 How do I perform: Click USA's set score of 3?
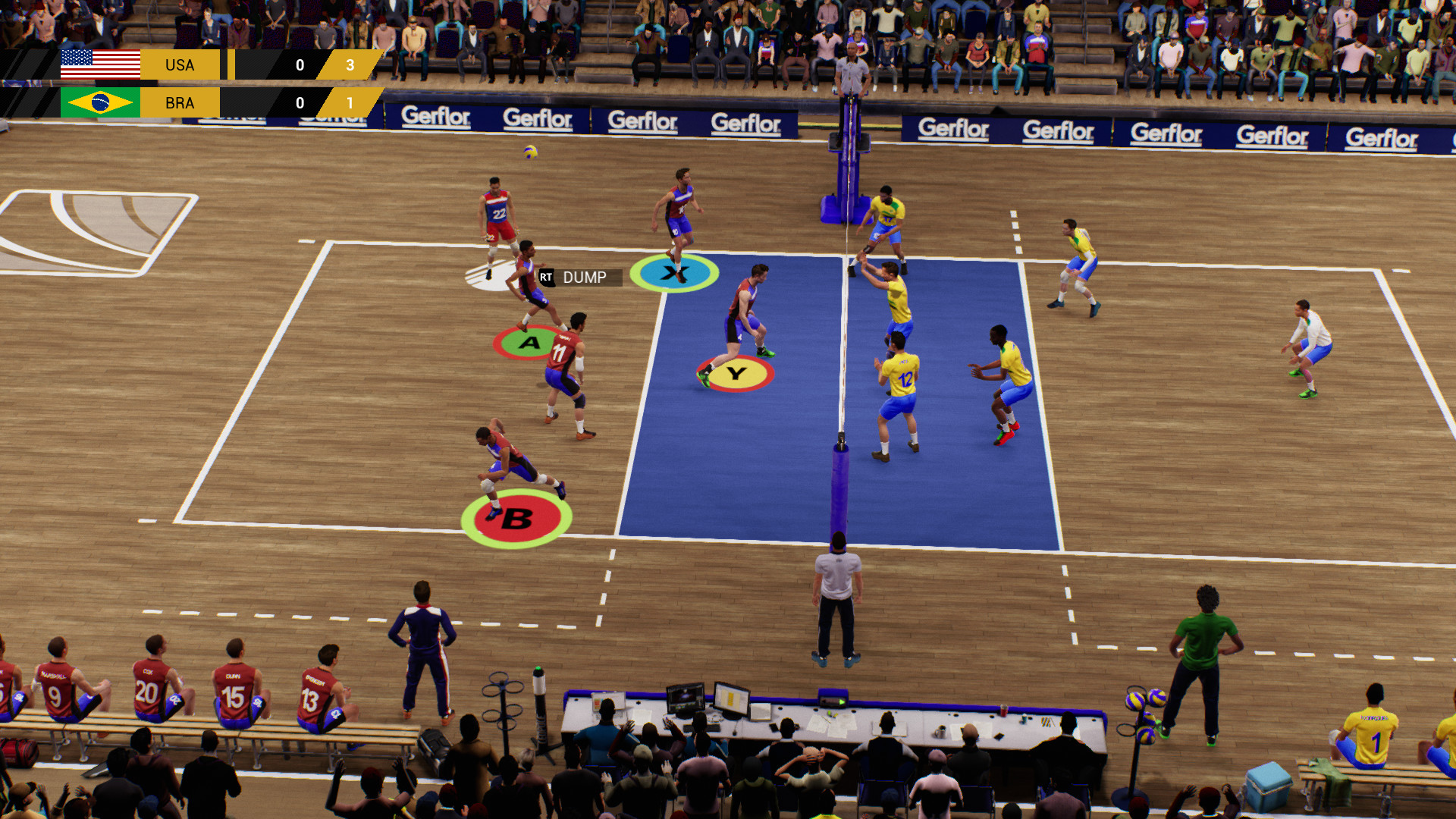coord(349,64)
